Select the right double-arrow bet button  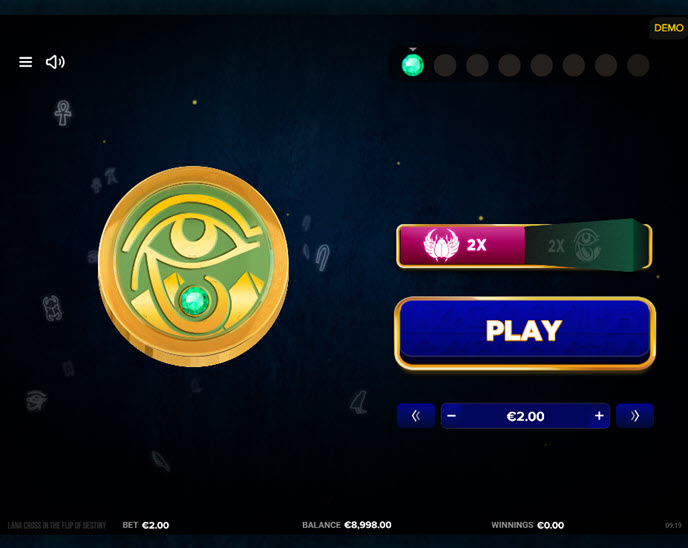pyautogui.click(x=634, y=416)
